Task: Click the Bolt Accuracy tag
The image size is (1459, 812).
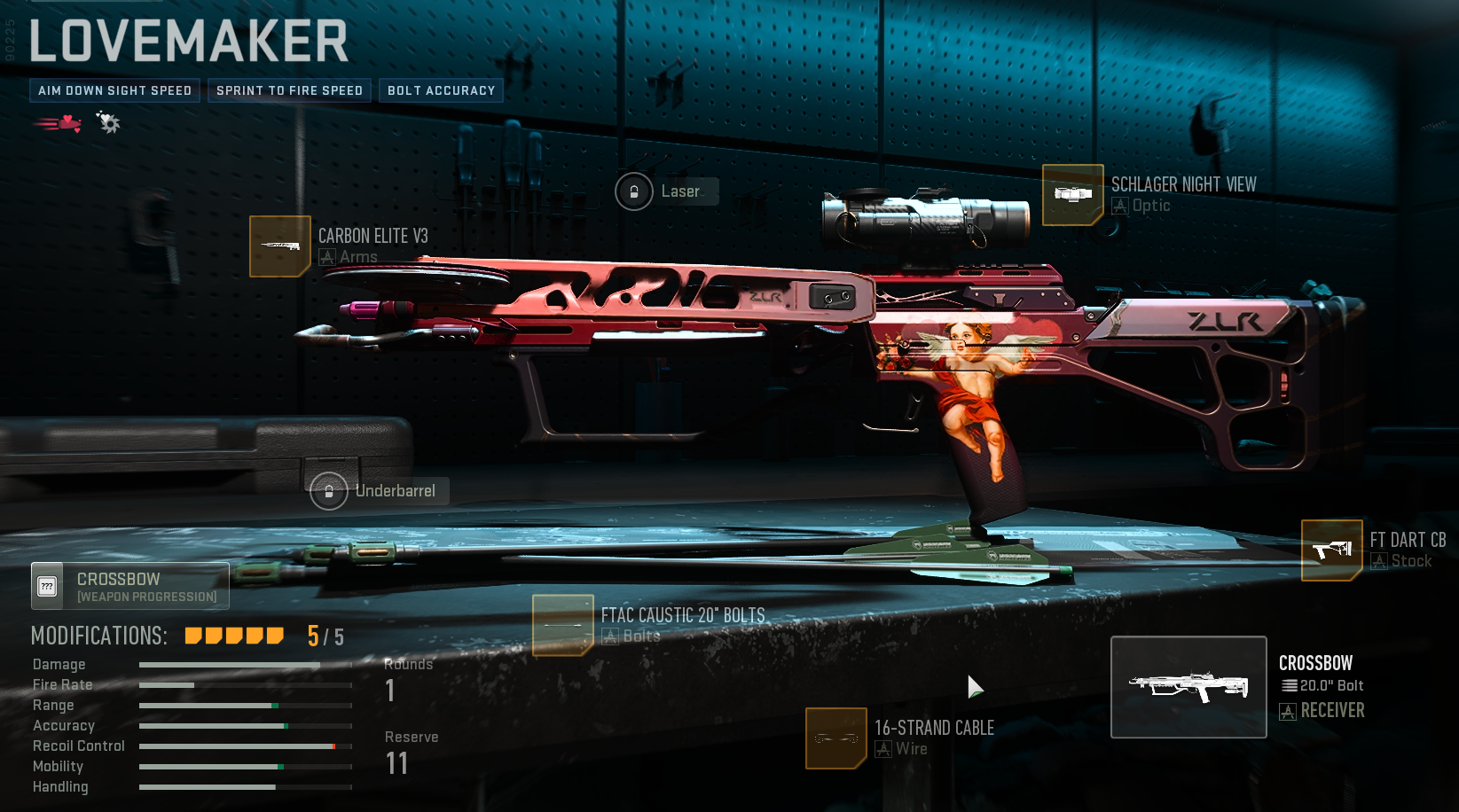Action: coord(441,90)
